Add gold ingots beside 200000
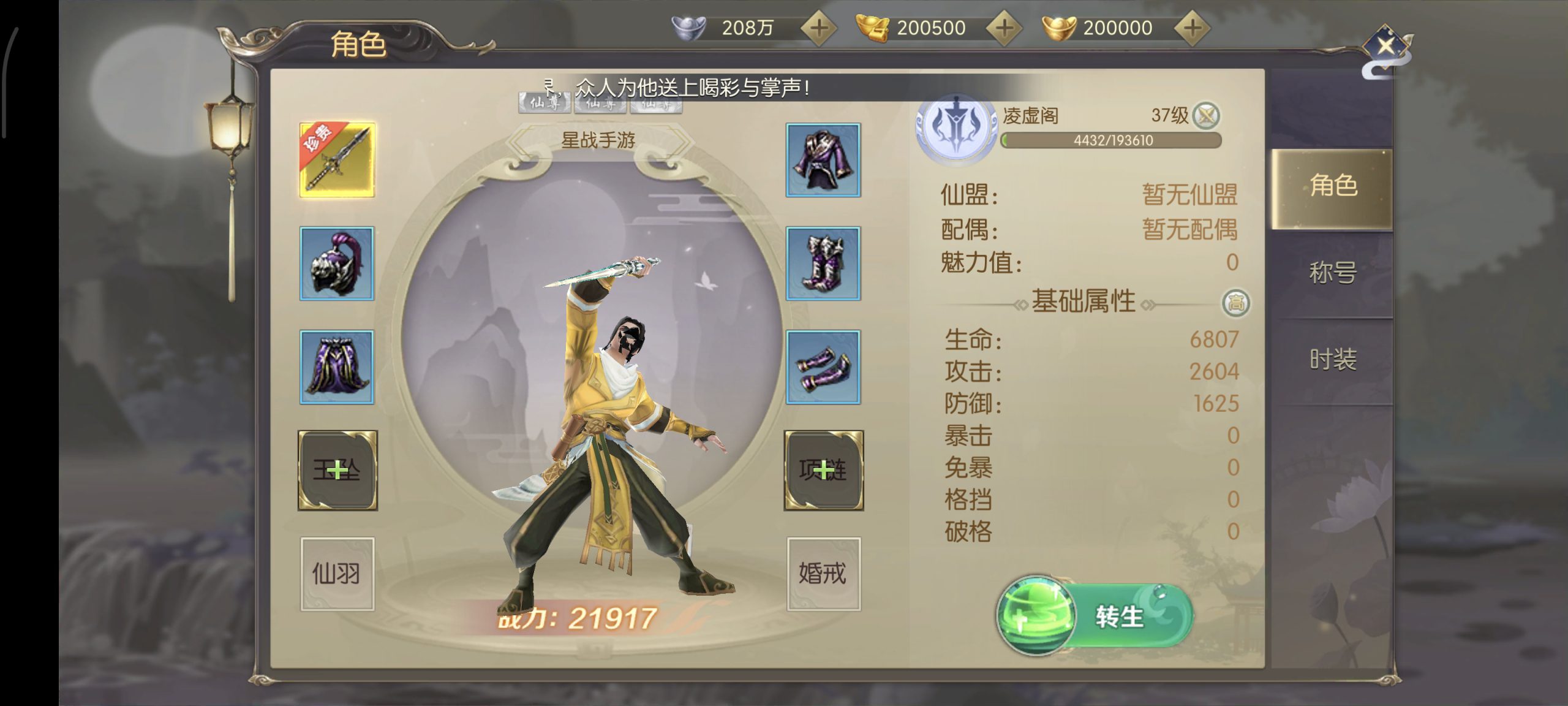 (1192, 28)
